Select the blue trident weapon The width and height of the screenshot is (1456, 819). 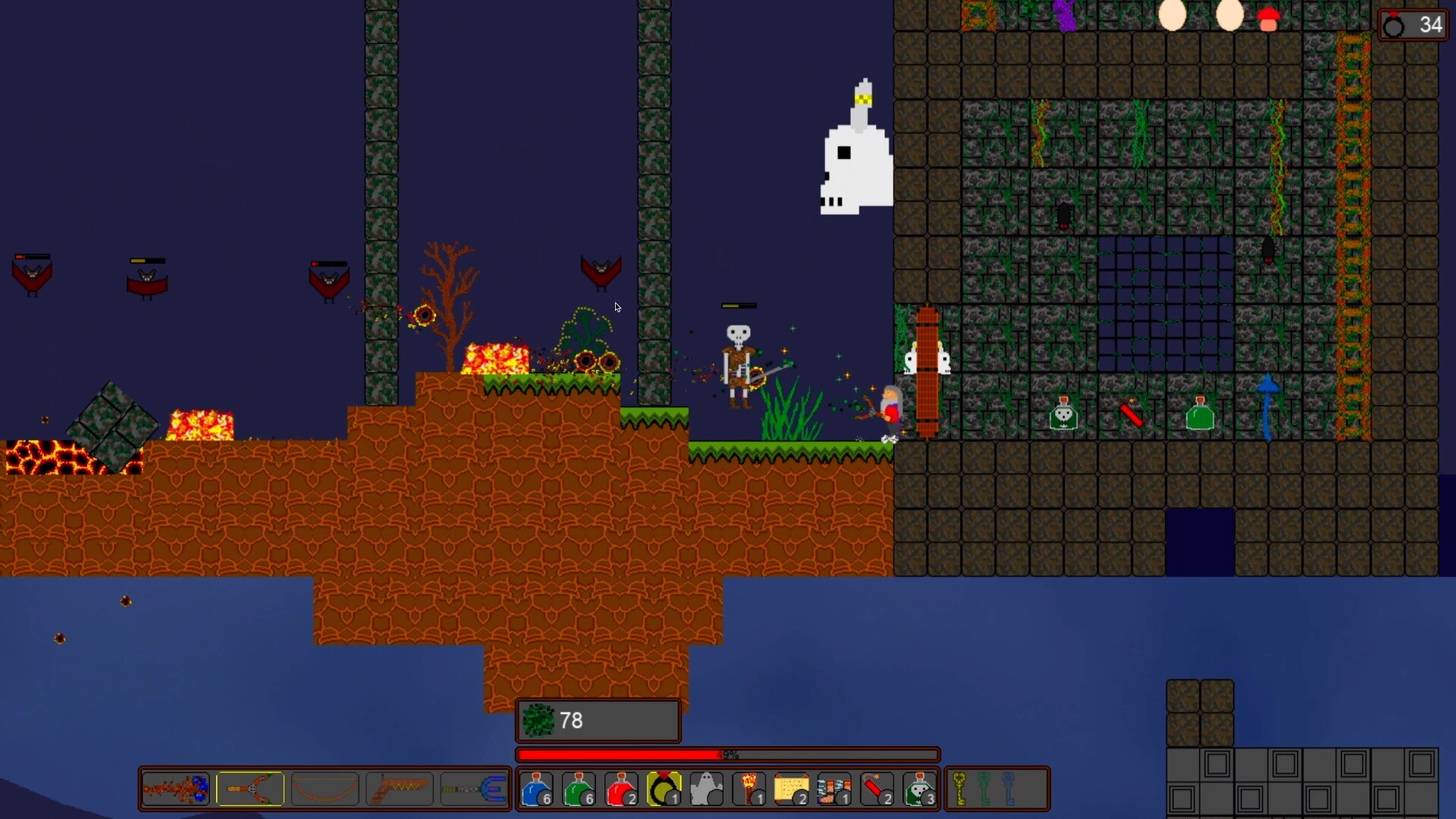coord(475,789)
